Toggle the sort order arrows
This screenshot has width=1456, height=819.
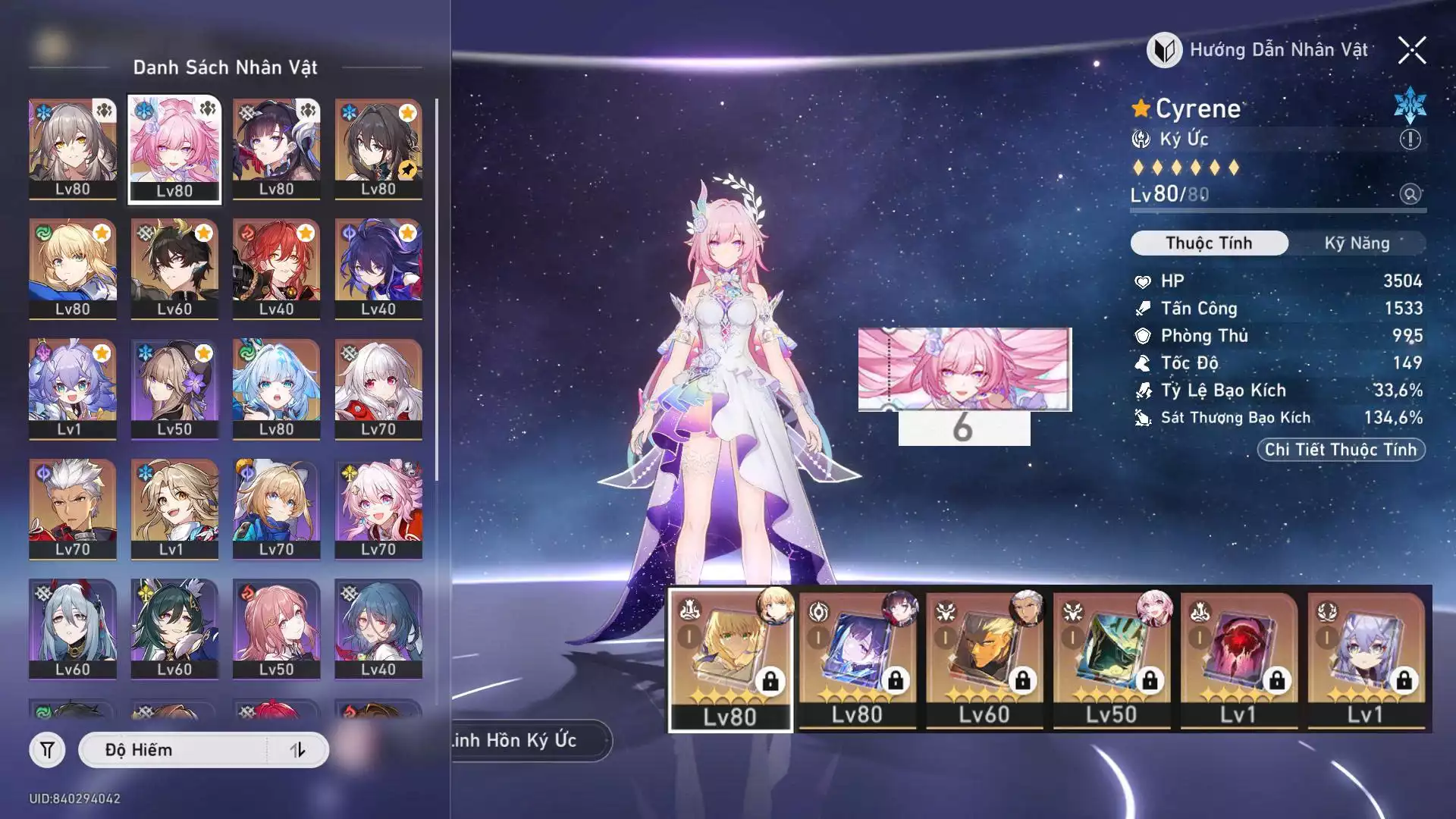click(x=297, y=750)
